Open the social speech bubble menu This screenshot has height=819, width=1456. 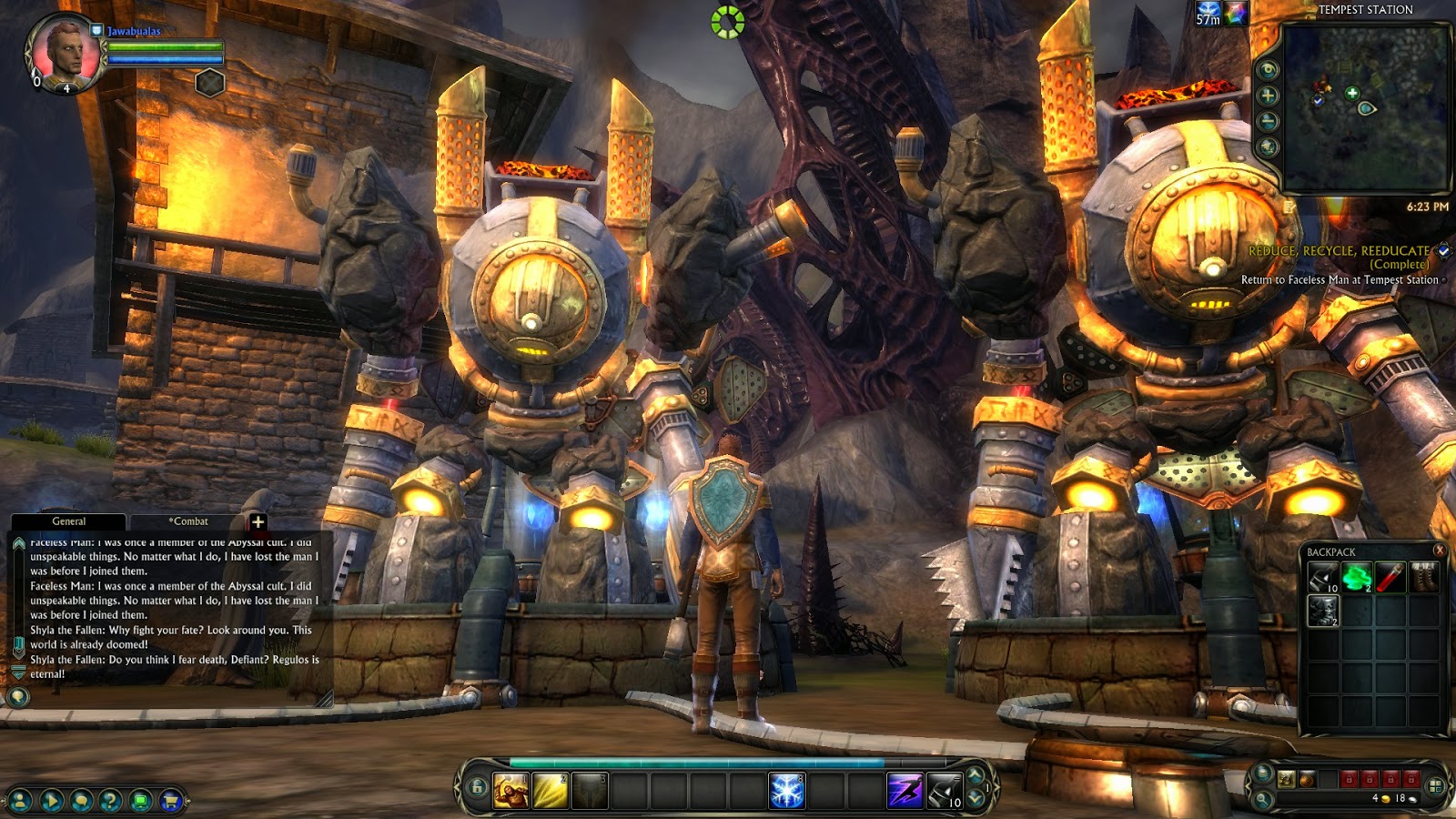tap(81, 801)
